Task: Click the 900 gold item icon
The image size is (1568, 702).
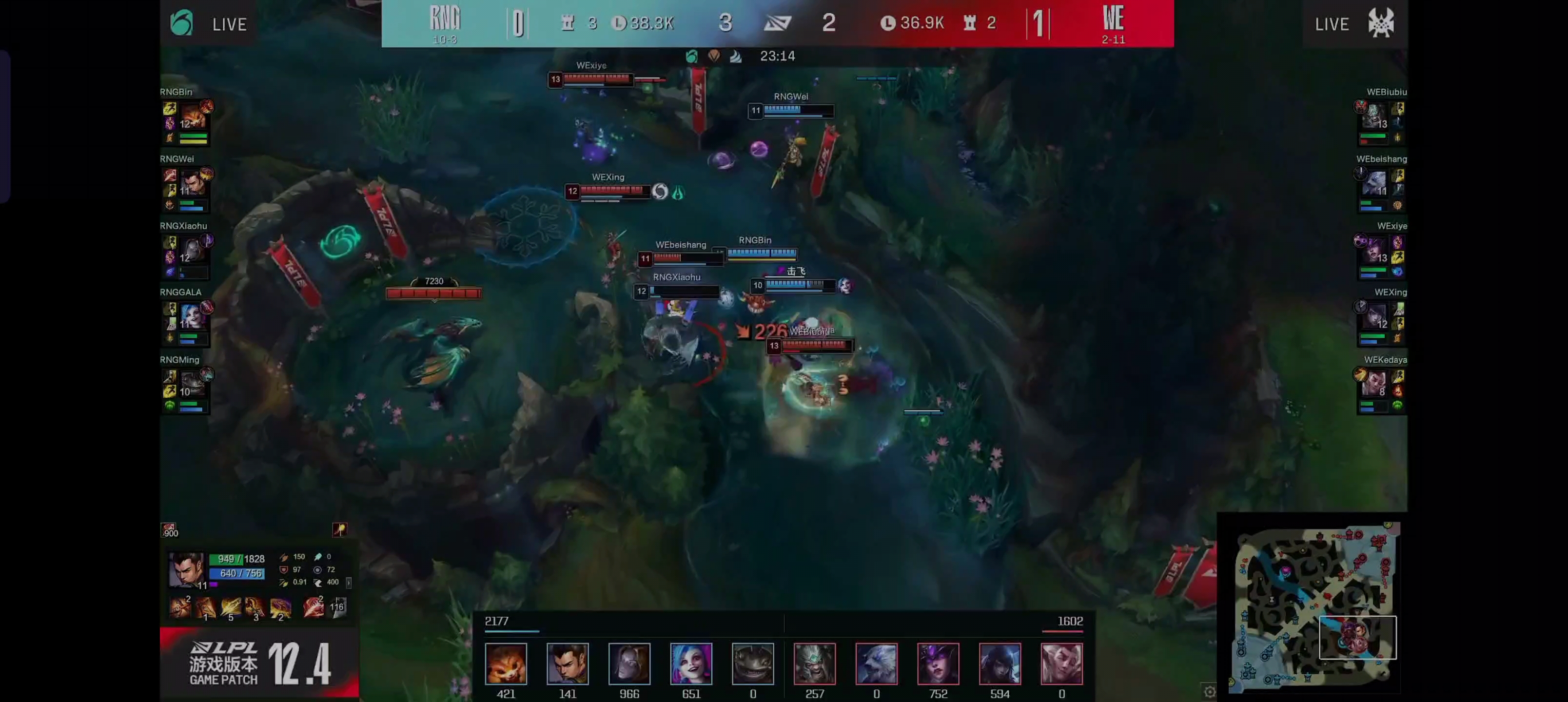Action: tap(169, 530)
